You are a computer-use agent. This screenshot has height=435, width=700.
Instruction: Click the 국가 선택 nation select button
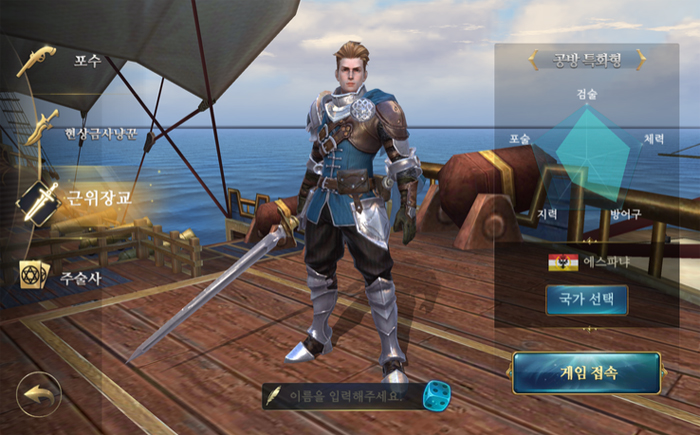tap(586, 300)
